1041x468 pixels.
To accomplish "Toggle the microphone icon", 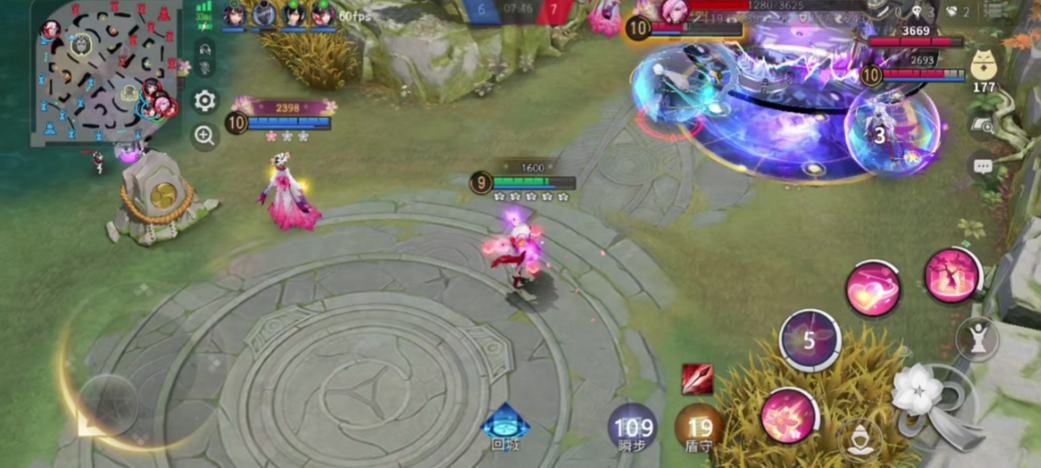I will (x=205, y=68).
